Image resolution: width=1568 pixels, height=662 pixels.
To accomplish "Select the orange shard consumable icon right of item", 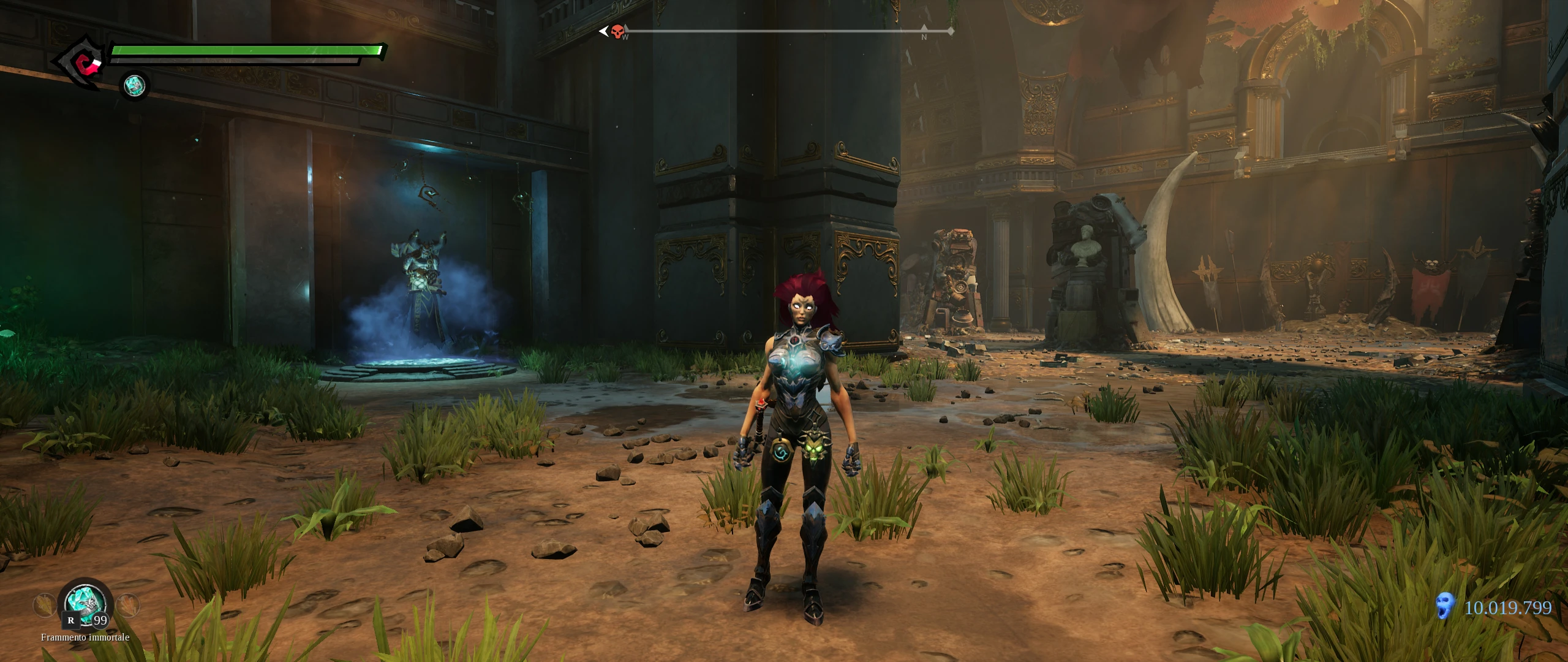I will pos(127,606).
